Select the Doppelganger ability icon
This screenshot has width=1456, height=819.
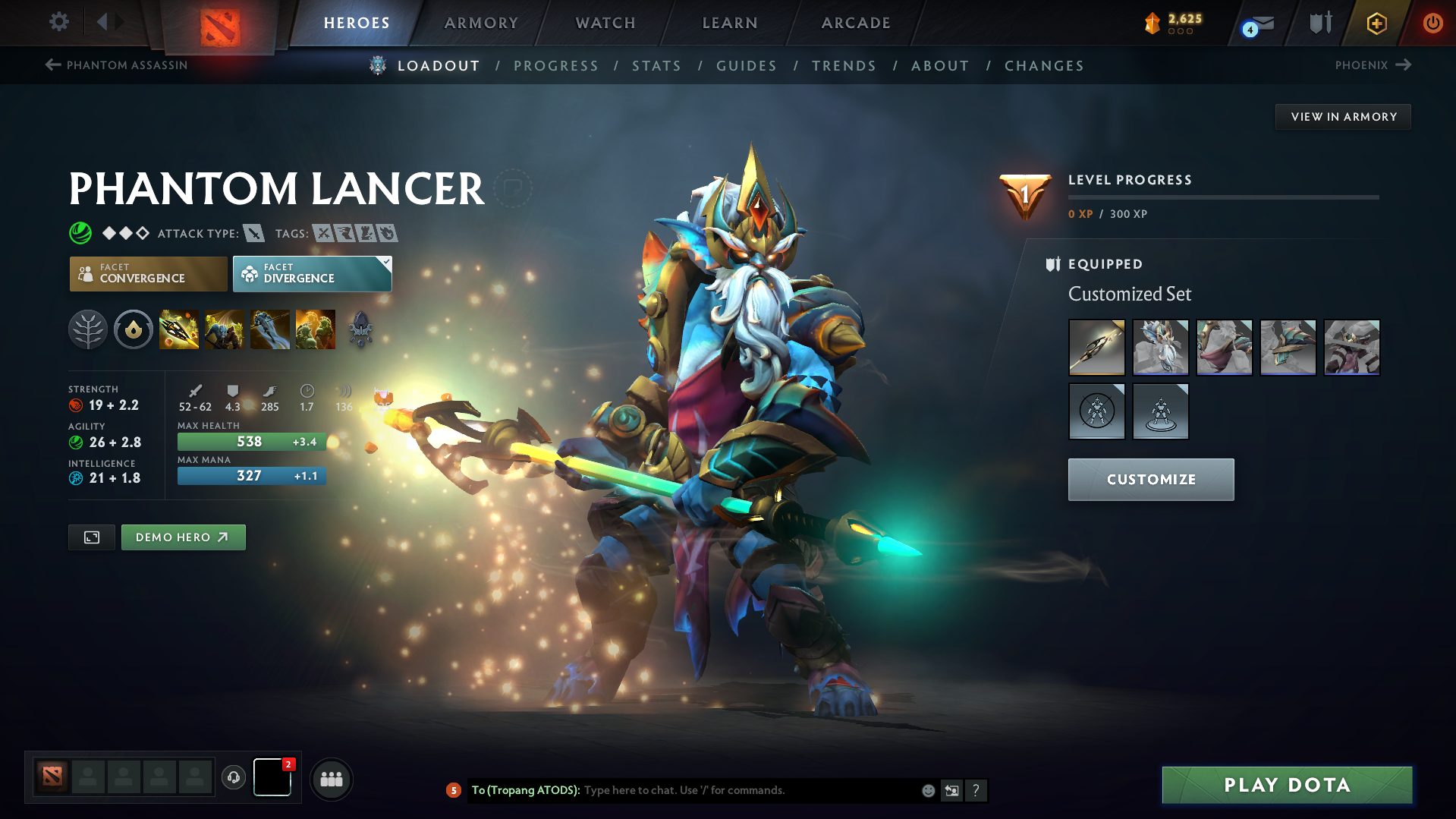point(224,329)
